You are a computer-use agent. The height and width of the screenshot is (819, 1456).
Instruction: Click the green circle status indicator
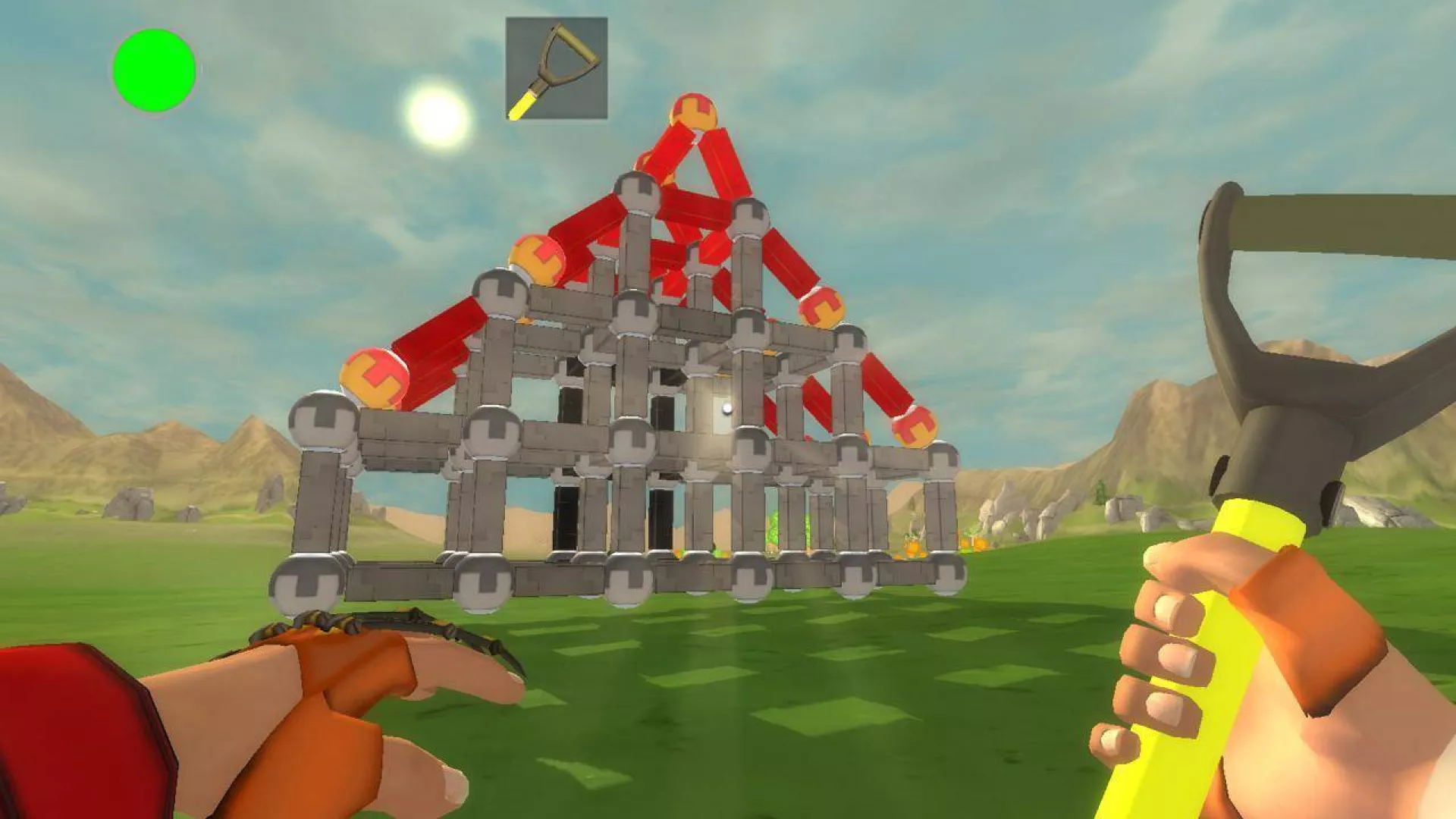point(154,71)
